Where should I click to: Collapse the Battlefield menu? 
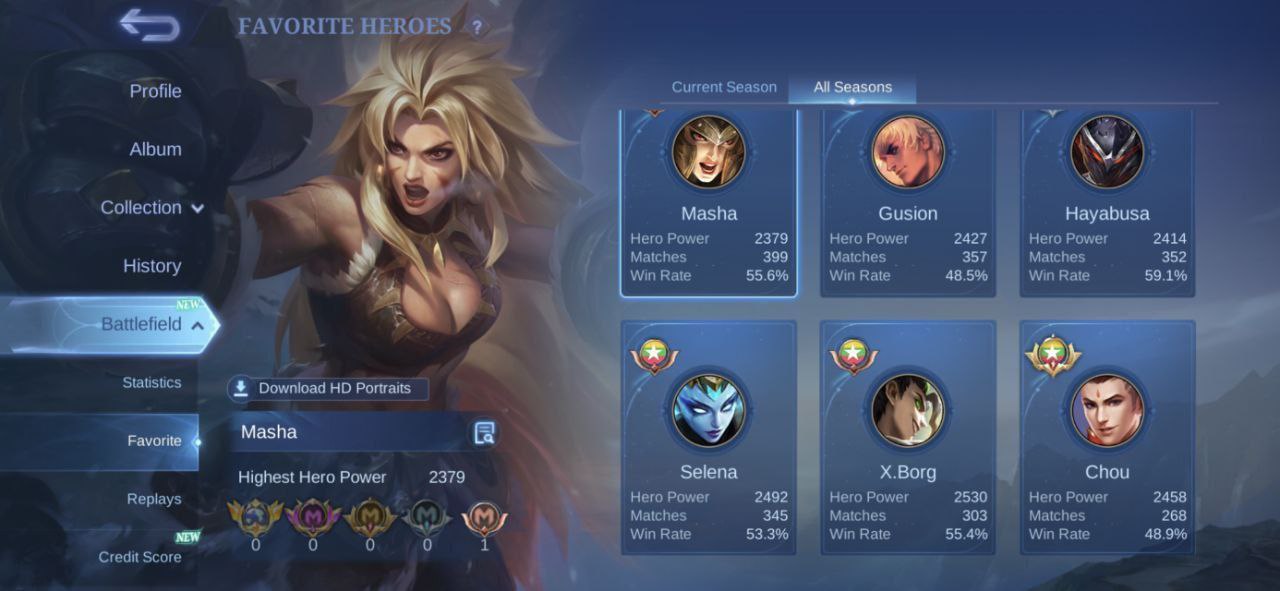151,324
